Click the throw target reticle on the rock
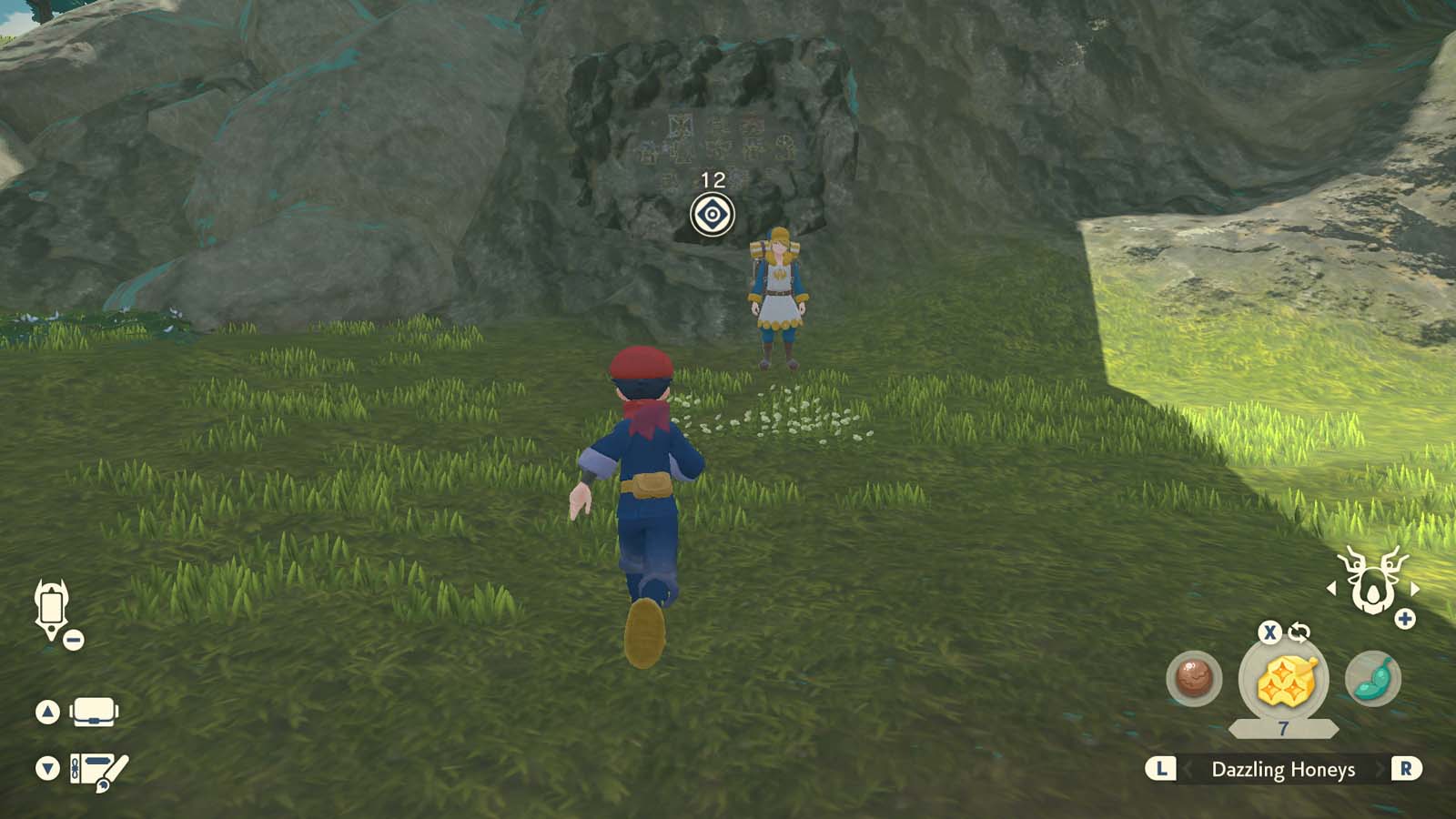1456x819 pixels. tap(713, 216)
